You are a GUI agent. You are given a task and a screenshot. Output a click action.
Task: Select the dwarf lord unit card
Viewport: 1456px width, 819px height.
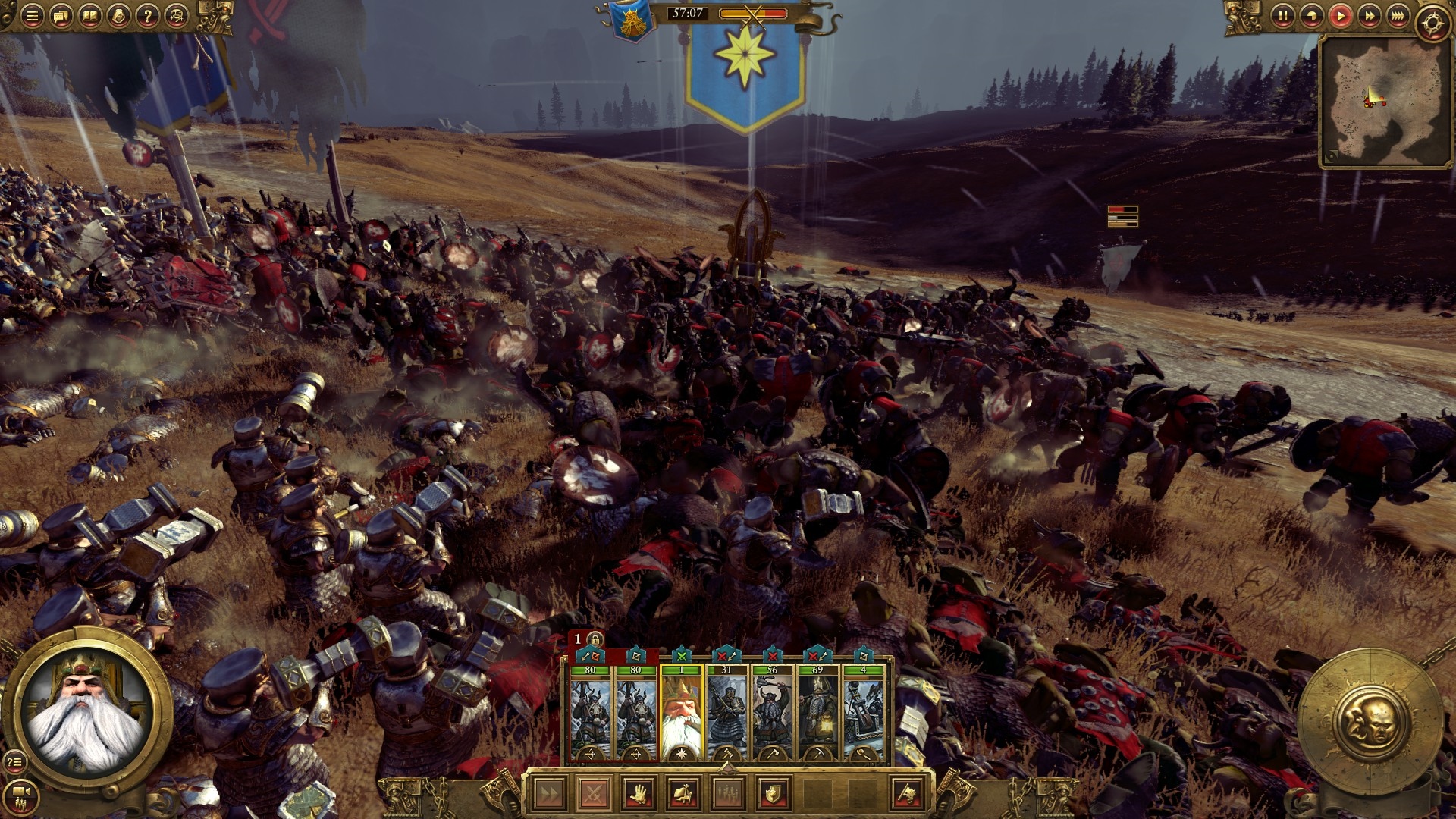(x=681, y=713)
